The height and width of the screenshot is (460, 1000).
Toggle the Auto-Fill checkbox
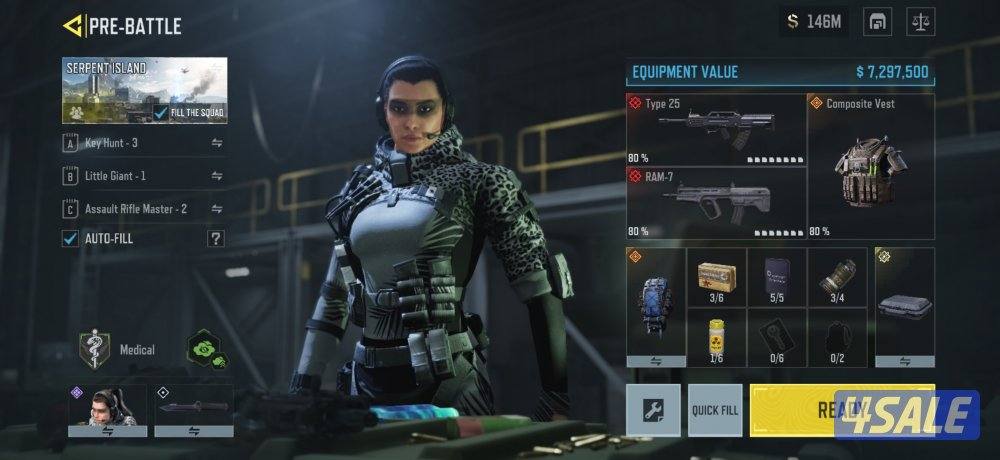click(x=71, y=238)
